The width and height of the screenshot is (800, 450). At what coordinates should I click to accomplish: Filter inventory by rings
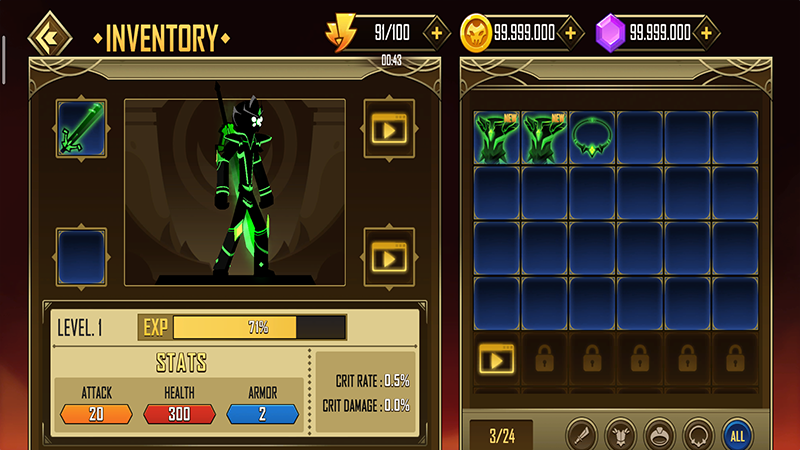(658, 434)
